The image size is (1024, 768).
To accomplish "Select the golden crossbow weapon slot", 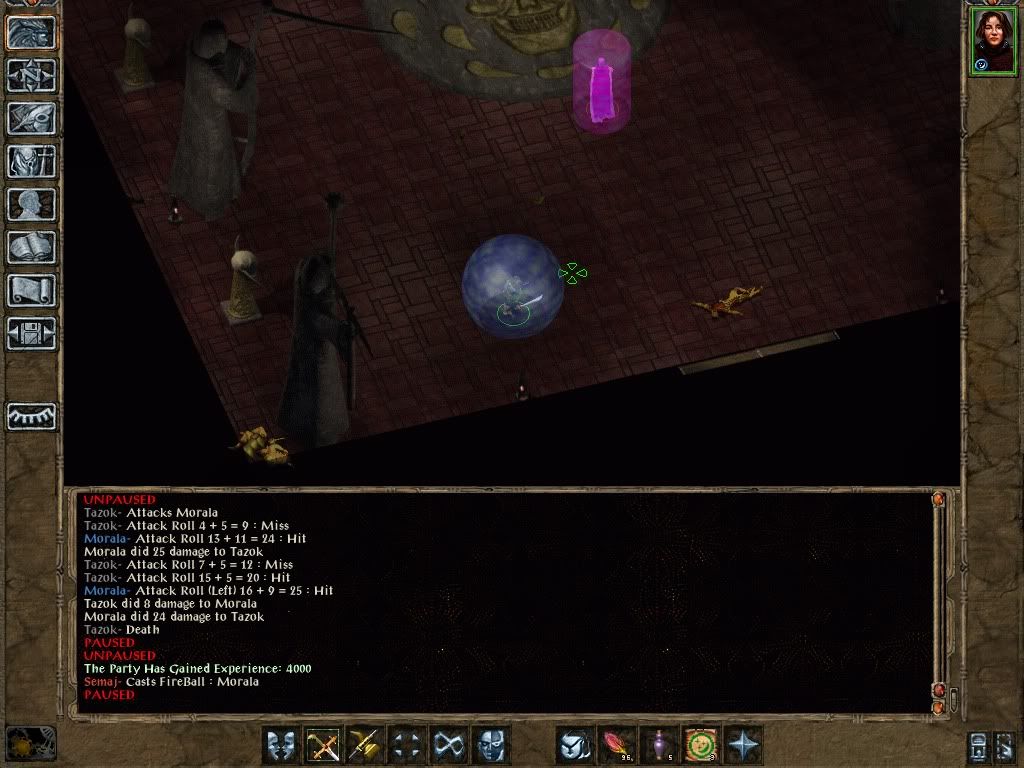I will coord(366,745).
